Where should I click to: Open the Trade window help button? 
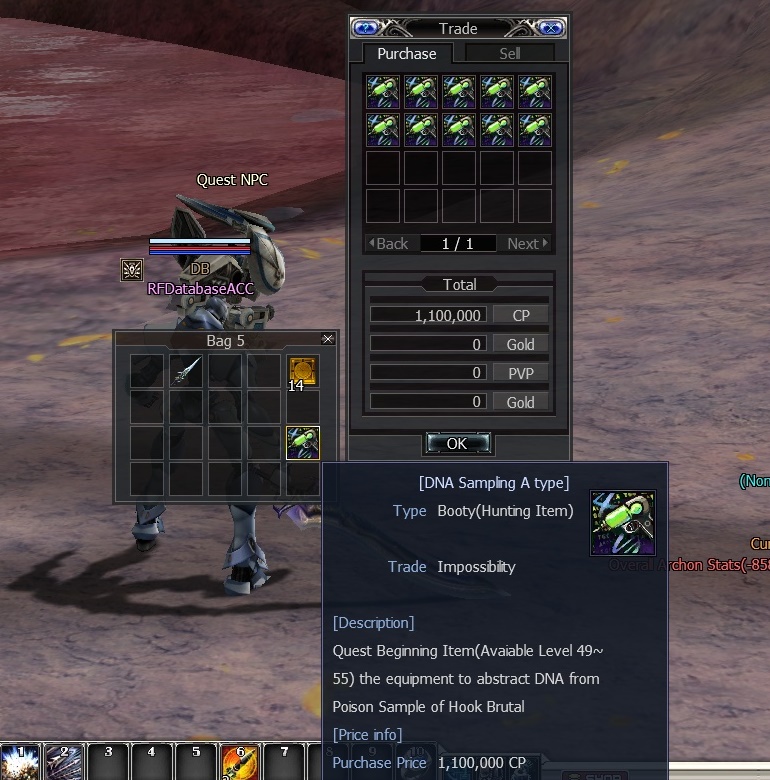coord(365,28)
